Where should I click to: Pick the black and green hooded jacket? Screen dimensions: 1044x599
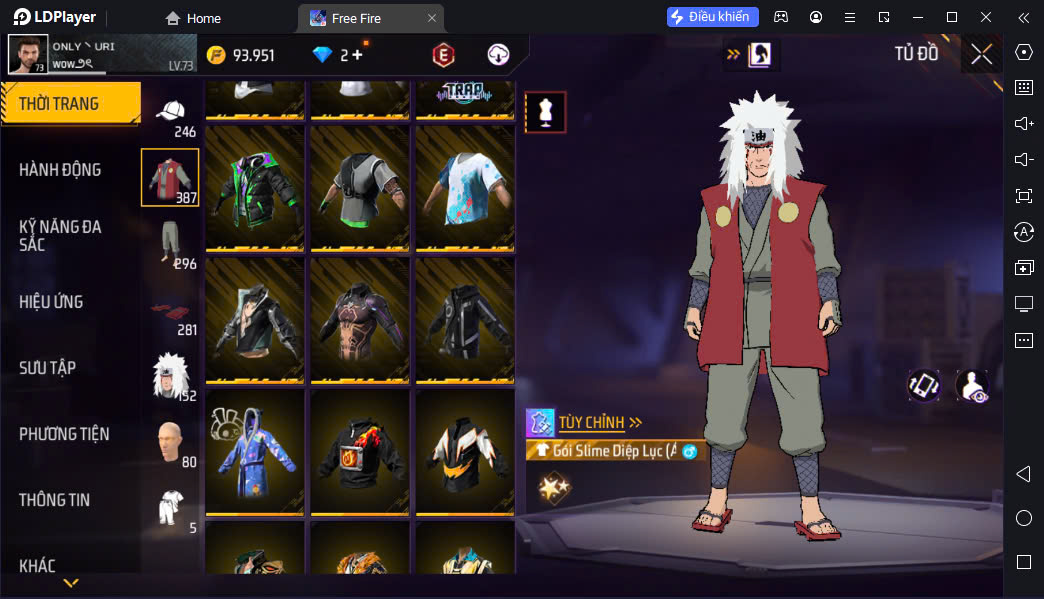pos(255,185)
